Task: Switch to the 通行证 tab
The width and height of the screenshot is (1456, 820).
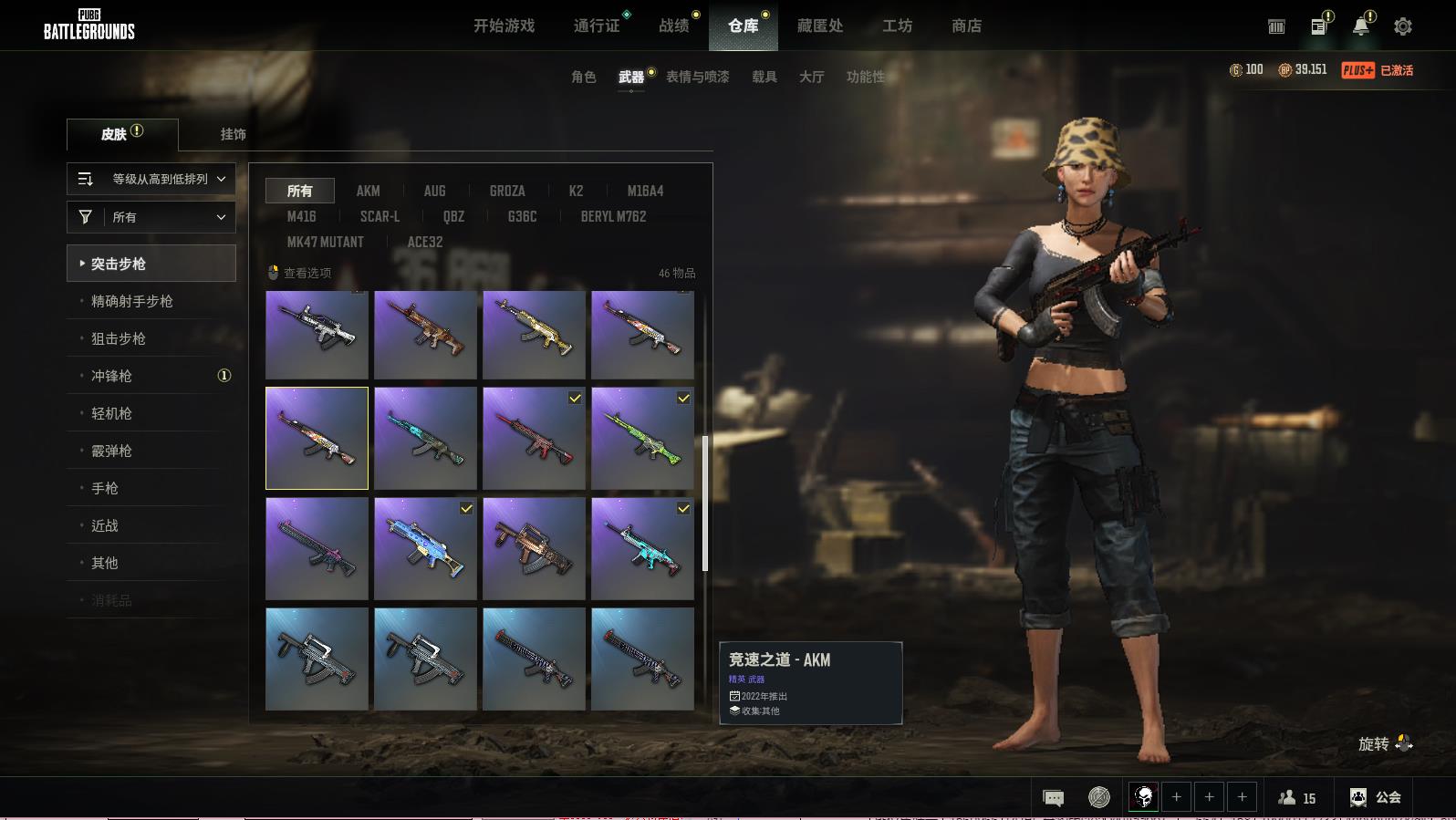Action: (x=597, y=26)
